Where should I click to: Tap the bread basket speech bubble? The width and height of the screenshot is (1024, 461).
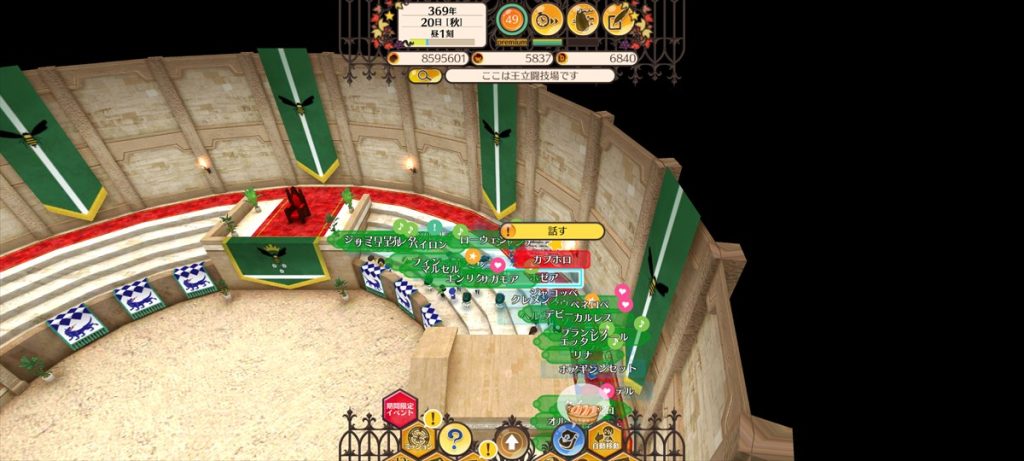582,408
